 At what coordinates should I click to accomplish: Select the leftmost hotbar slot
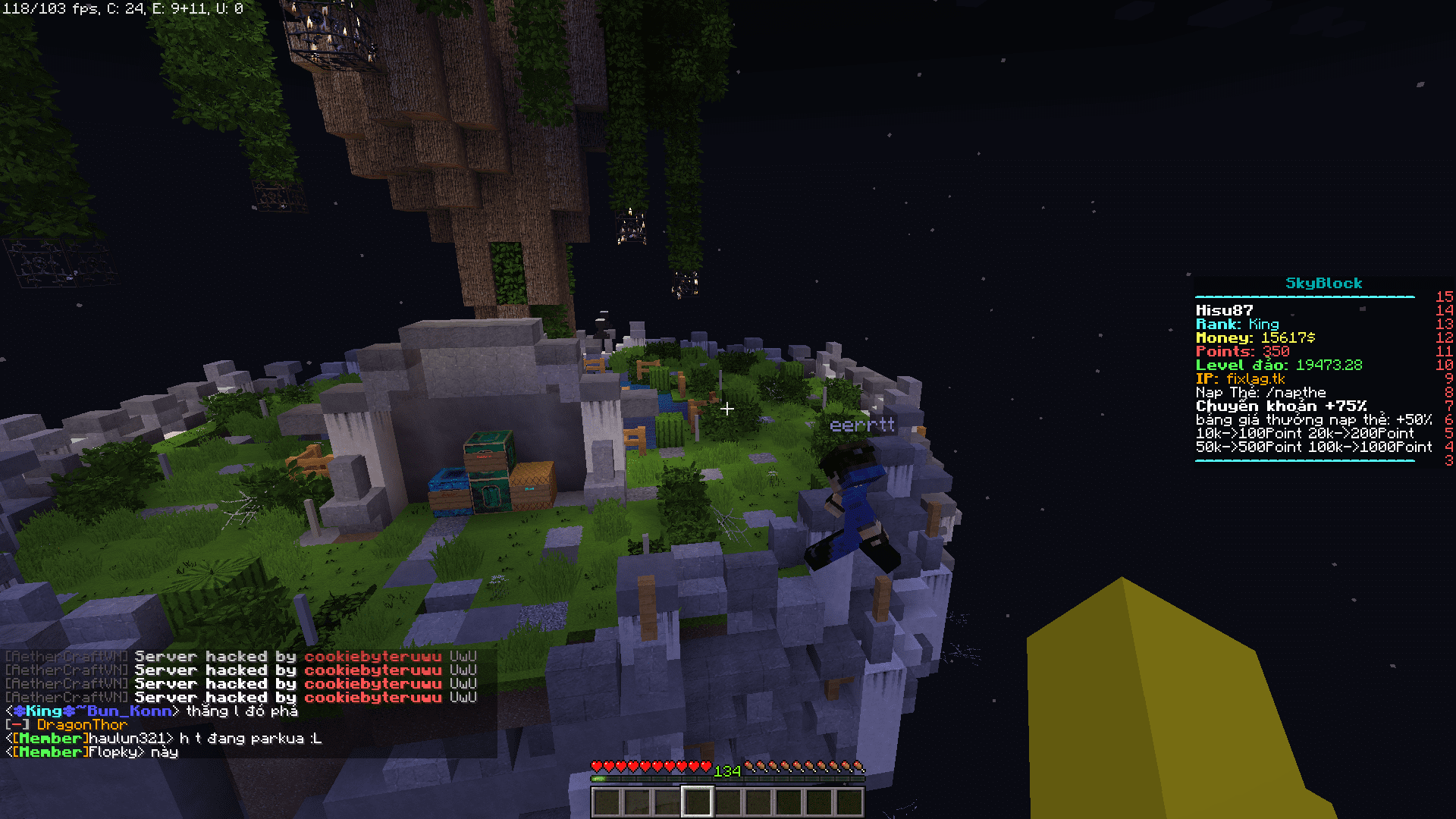(606, 801)
